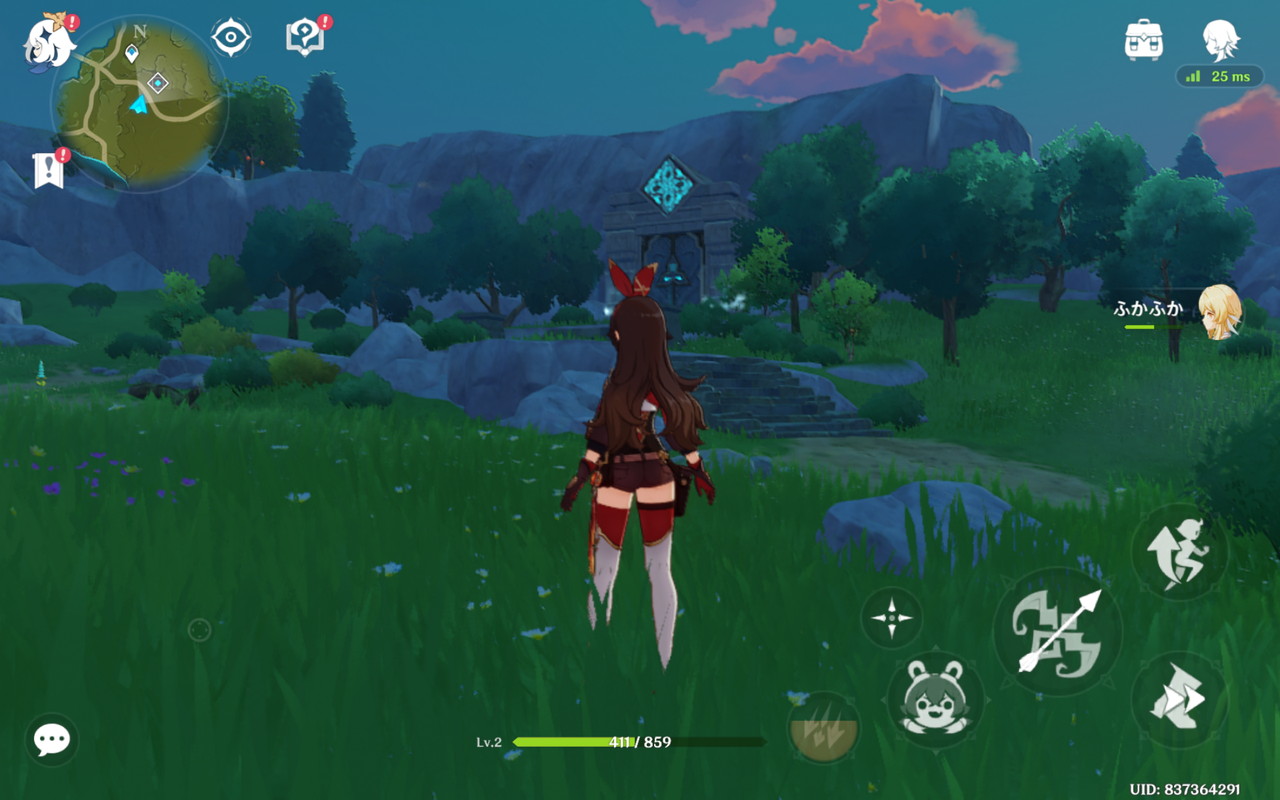
Task: Open the Paimon menu icon
Action: click(47, 43)
